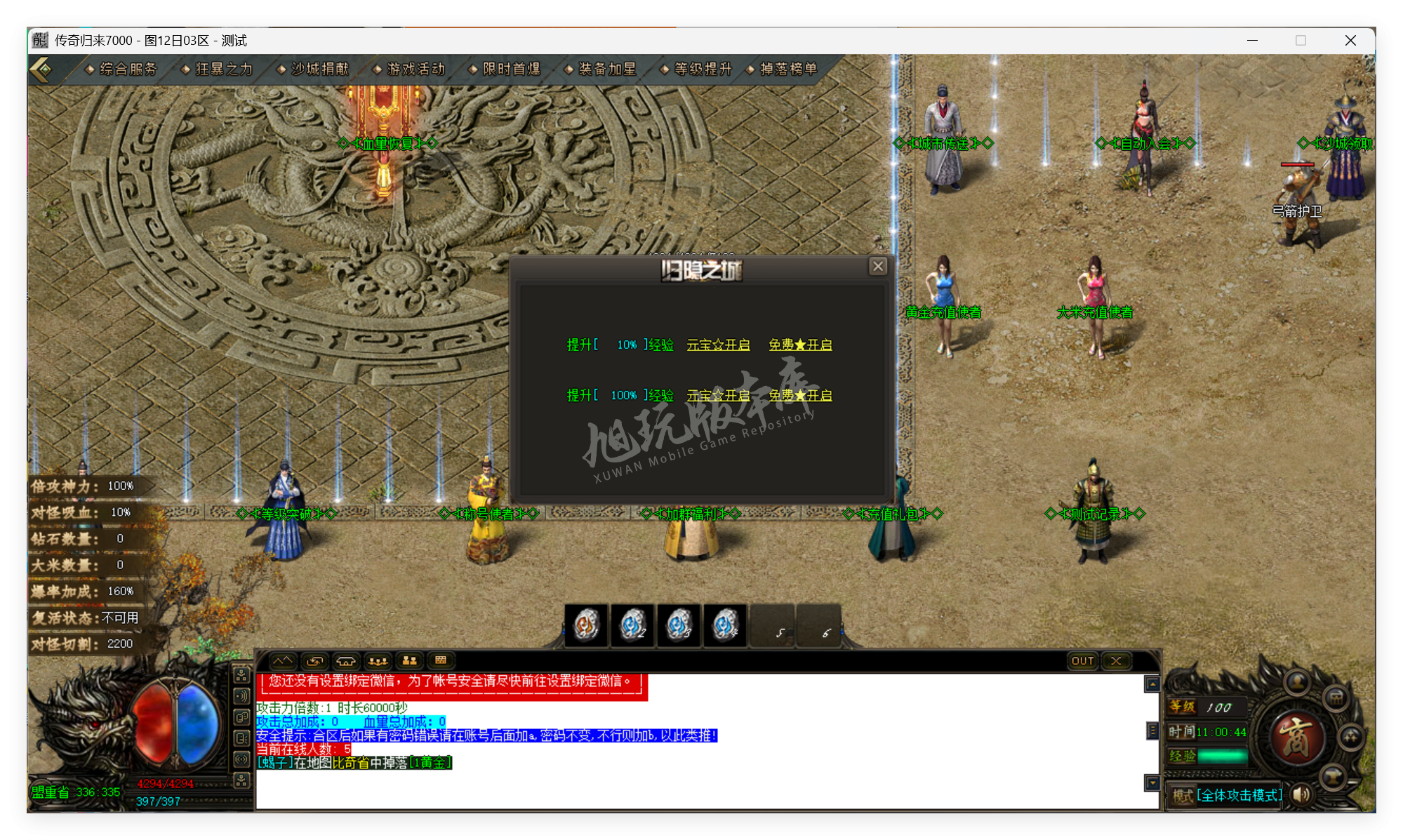Image resolution: width=1403 pixels, height=840 pixels.
Task: Open the 游戏活动 menu in the top bar
Action: click(416, 69)
